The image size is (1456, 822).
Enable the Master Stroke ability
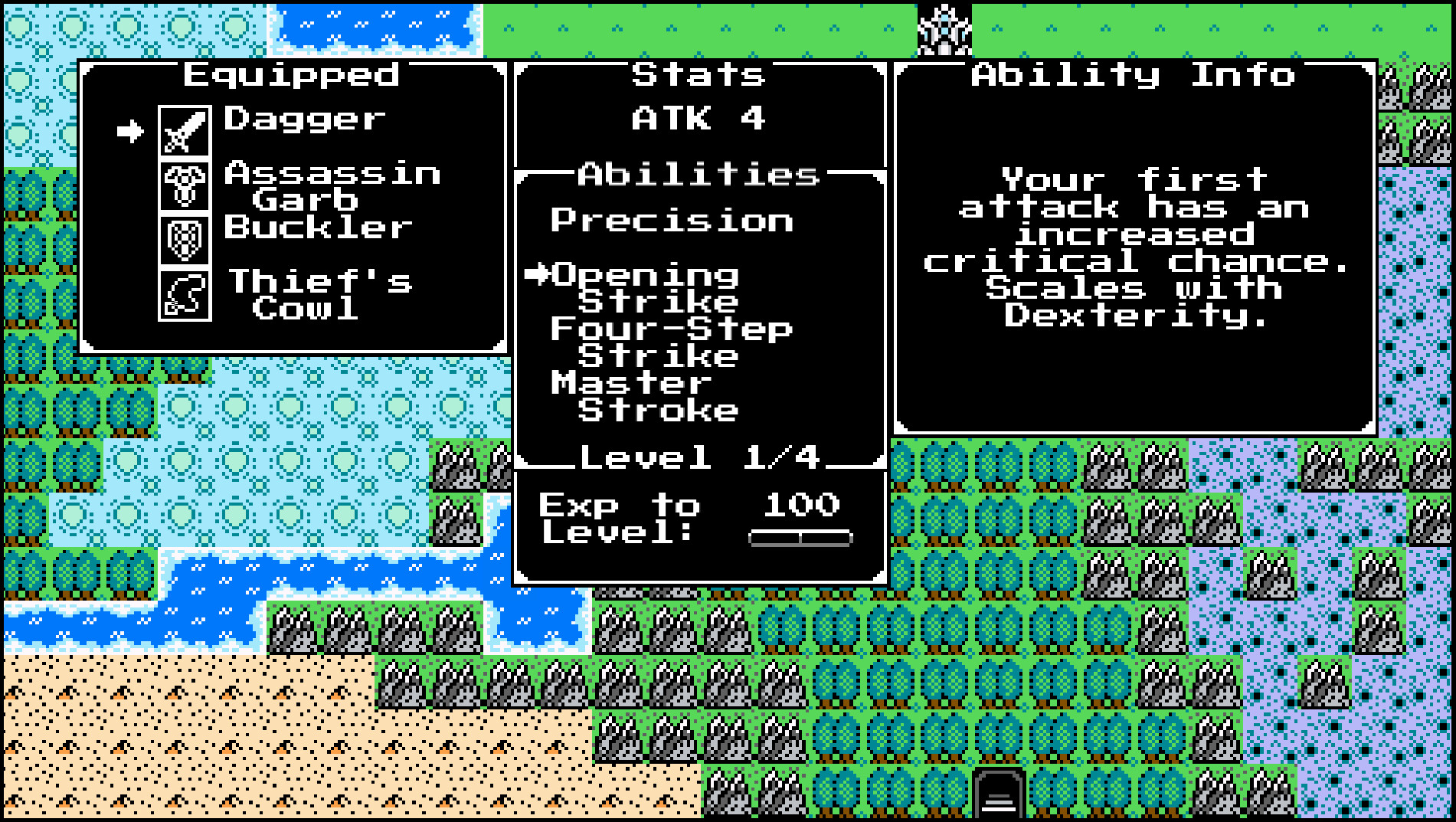point(643,395)
